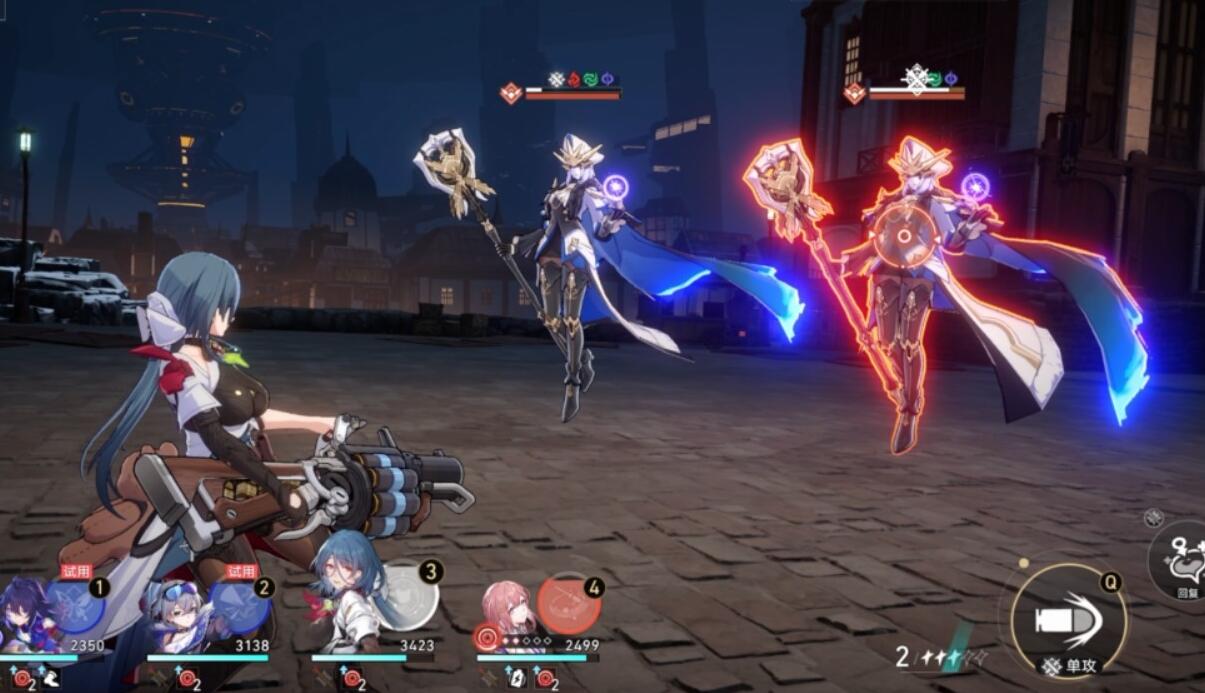Activate the red ultimate icon numbered 4
The width and height of the screenshot is (1205, 693).
[568, 603]
